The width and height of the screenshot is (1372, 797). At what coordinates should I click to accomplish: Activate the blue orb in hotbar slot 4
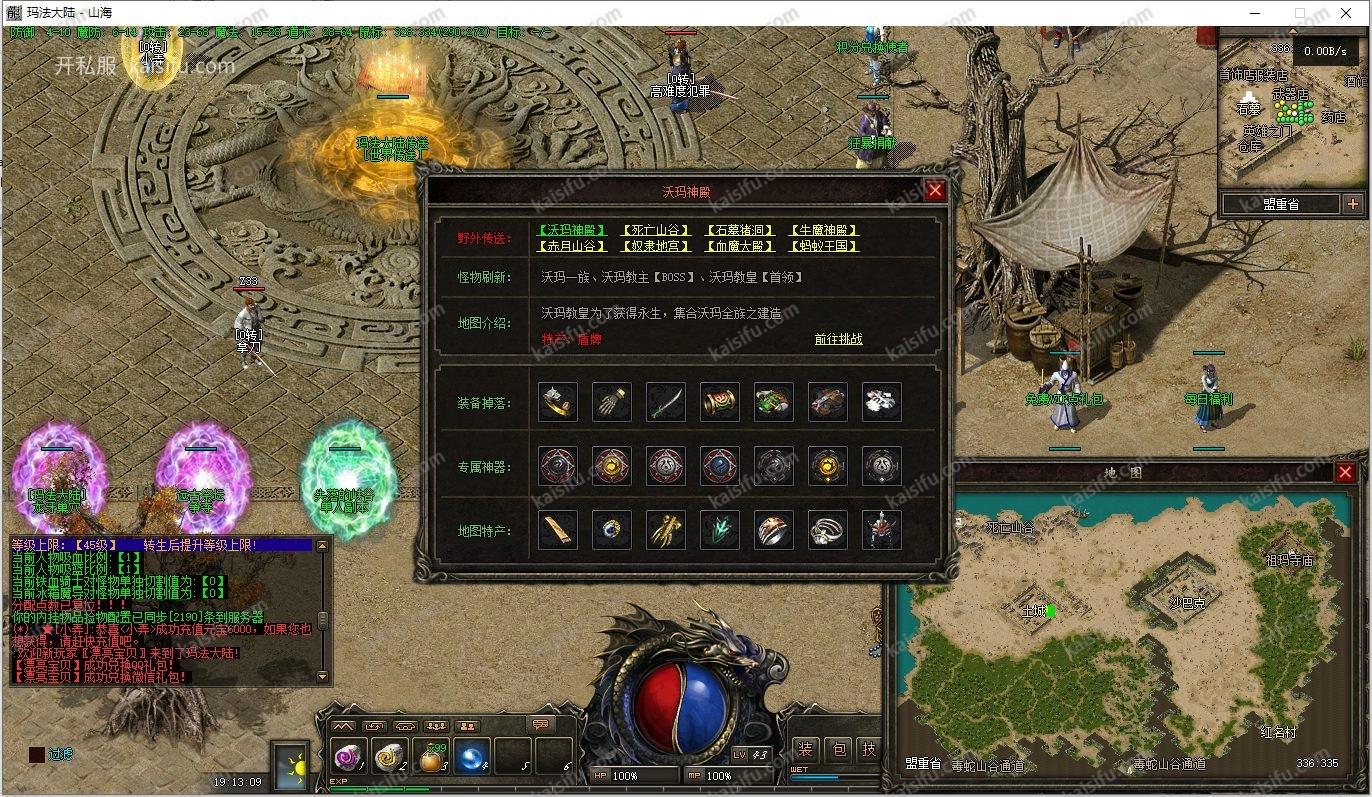pyautogui.click(x=472, y=757)
